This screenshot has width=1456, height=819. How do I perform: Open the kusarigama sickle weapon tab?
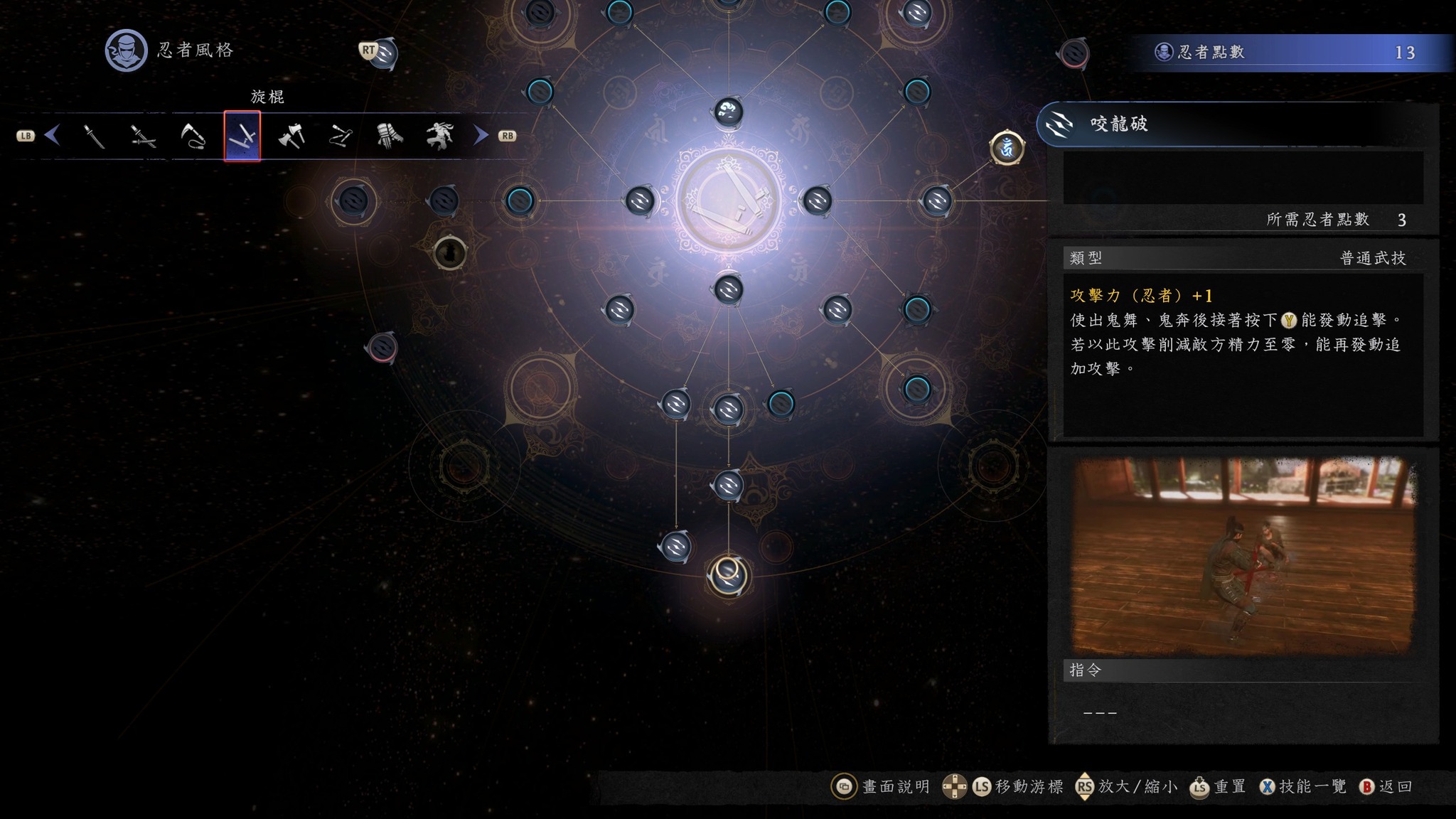[x=192, y=136]
